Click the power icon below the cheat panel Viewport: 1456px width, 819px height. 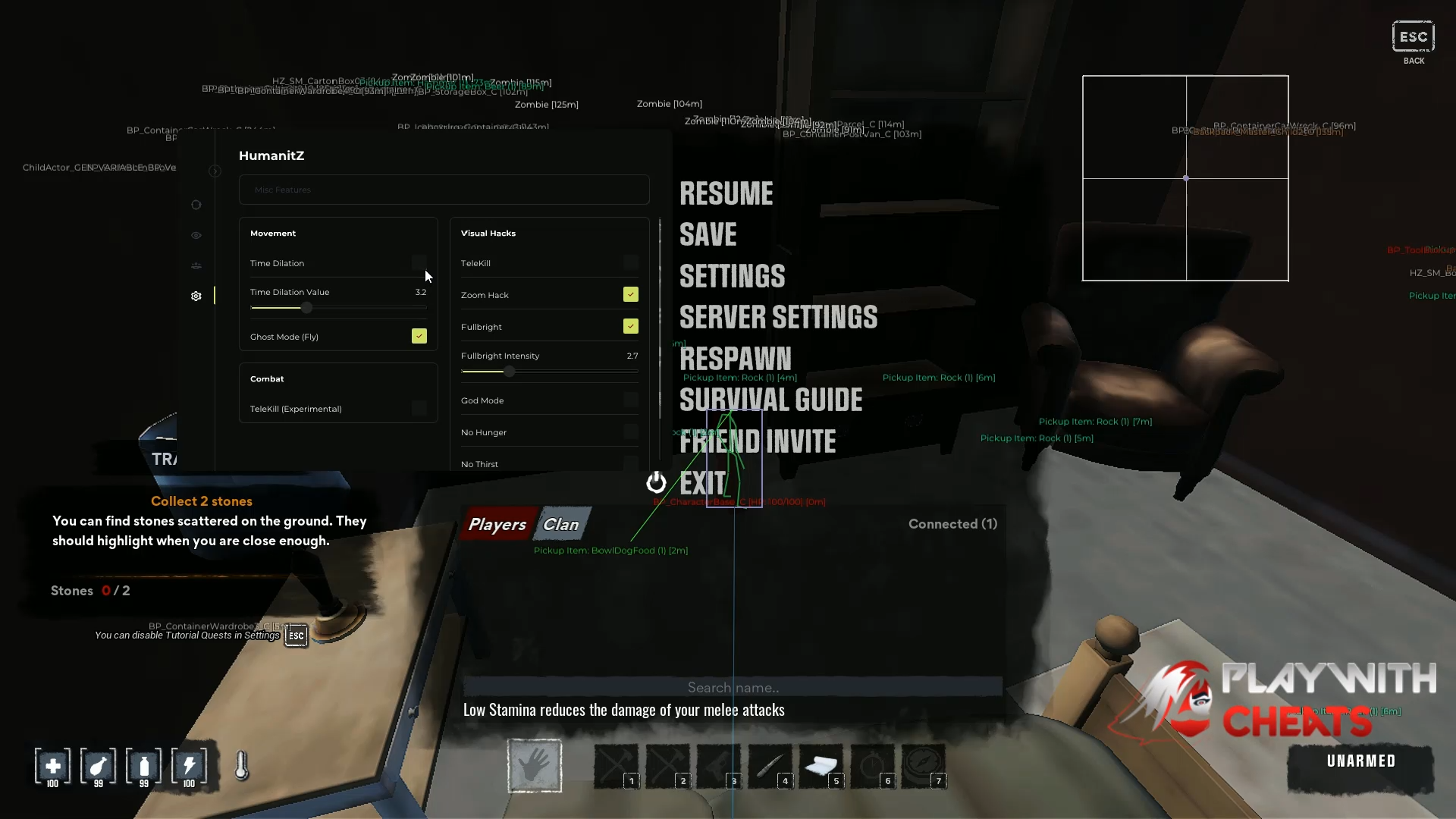655,482
